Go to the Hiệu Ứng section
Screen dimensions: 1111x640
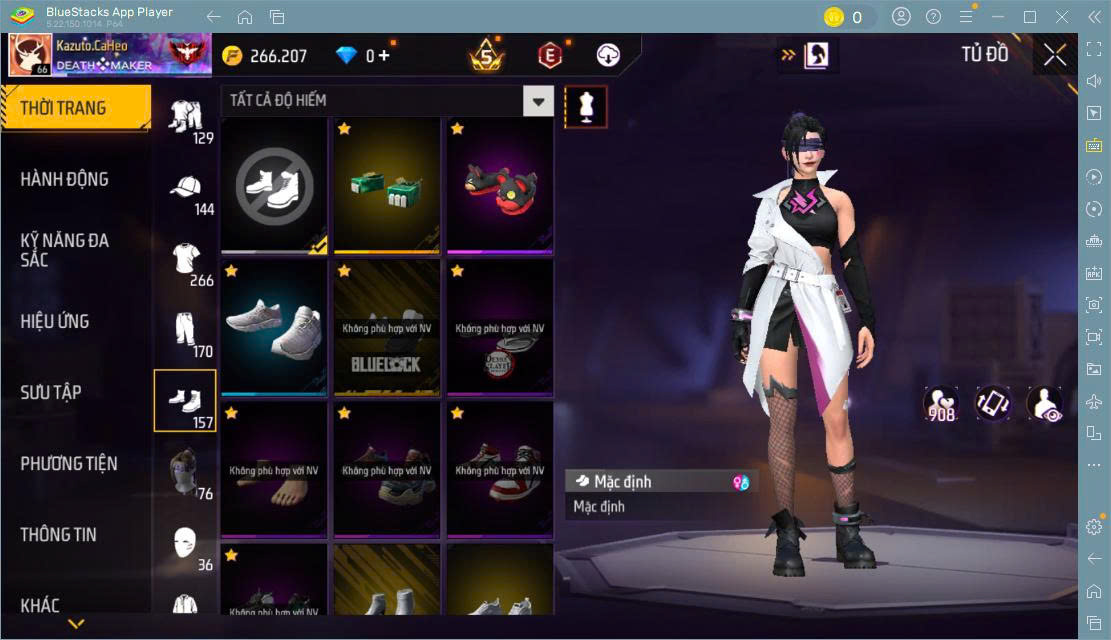click(x=55, y=321)
